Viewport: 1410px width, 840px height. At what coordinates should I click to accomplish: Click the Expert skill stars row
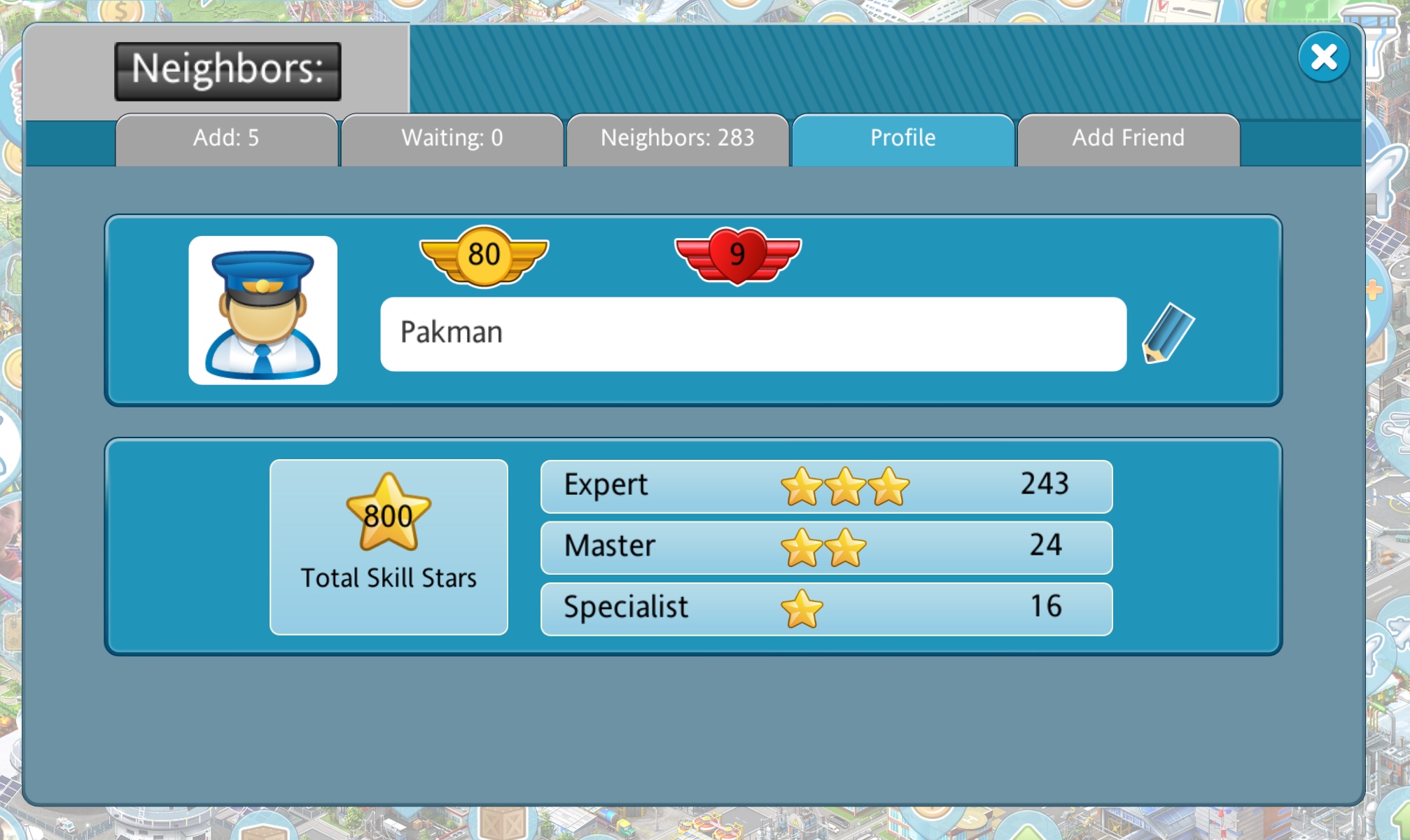pyautogui.click(x=826, y=486)
